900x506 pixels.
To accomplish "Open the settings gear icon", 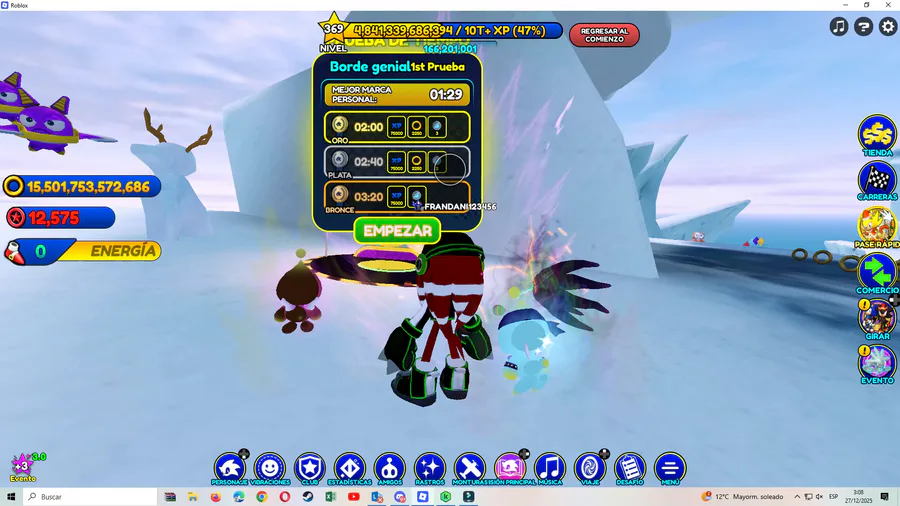I will click(x=887, y=27).
